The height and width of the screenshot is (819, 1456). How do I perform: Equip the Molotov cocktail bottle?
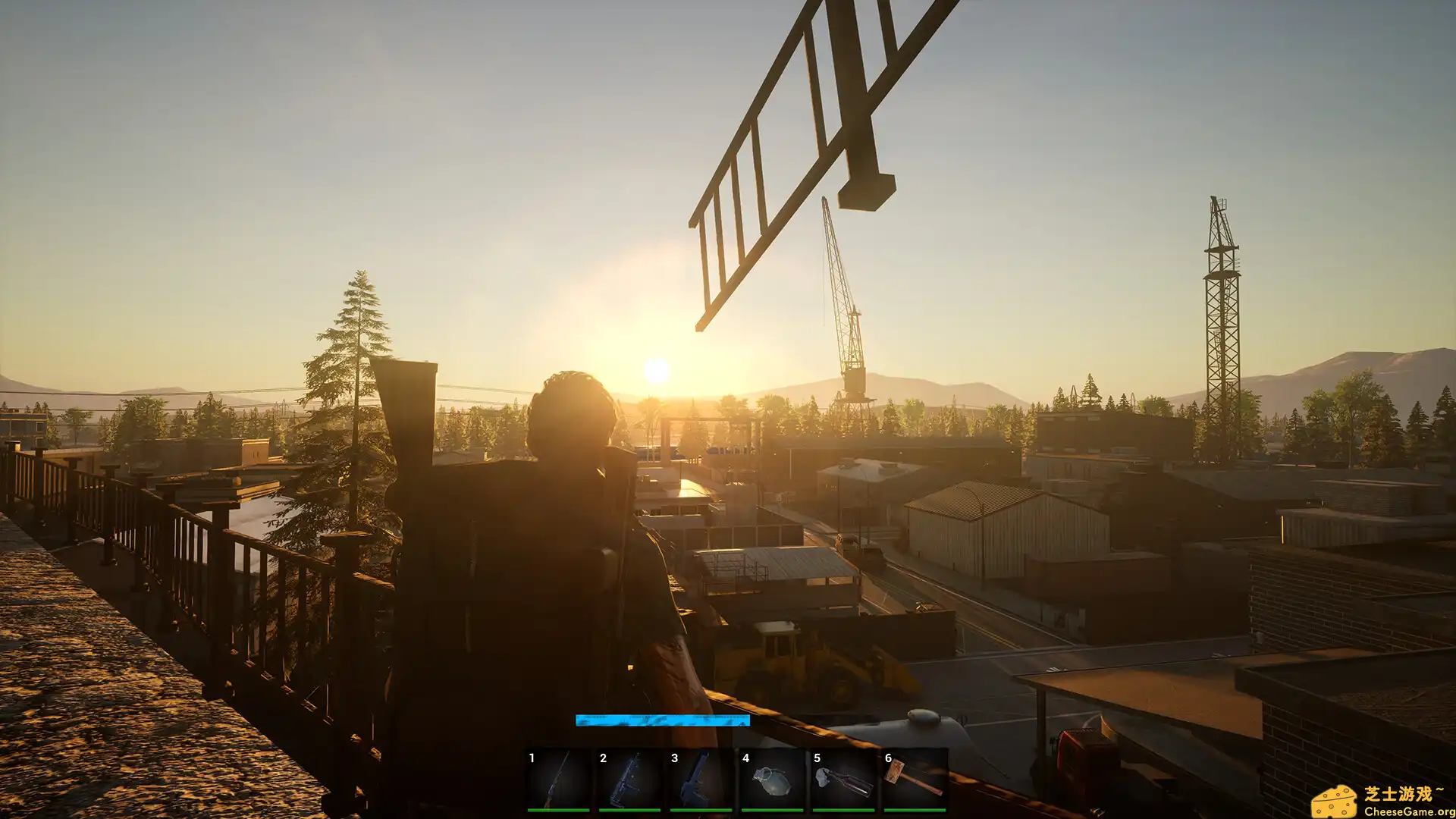[843, 780]
